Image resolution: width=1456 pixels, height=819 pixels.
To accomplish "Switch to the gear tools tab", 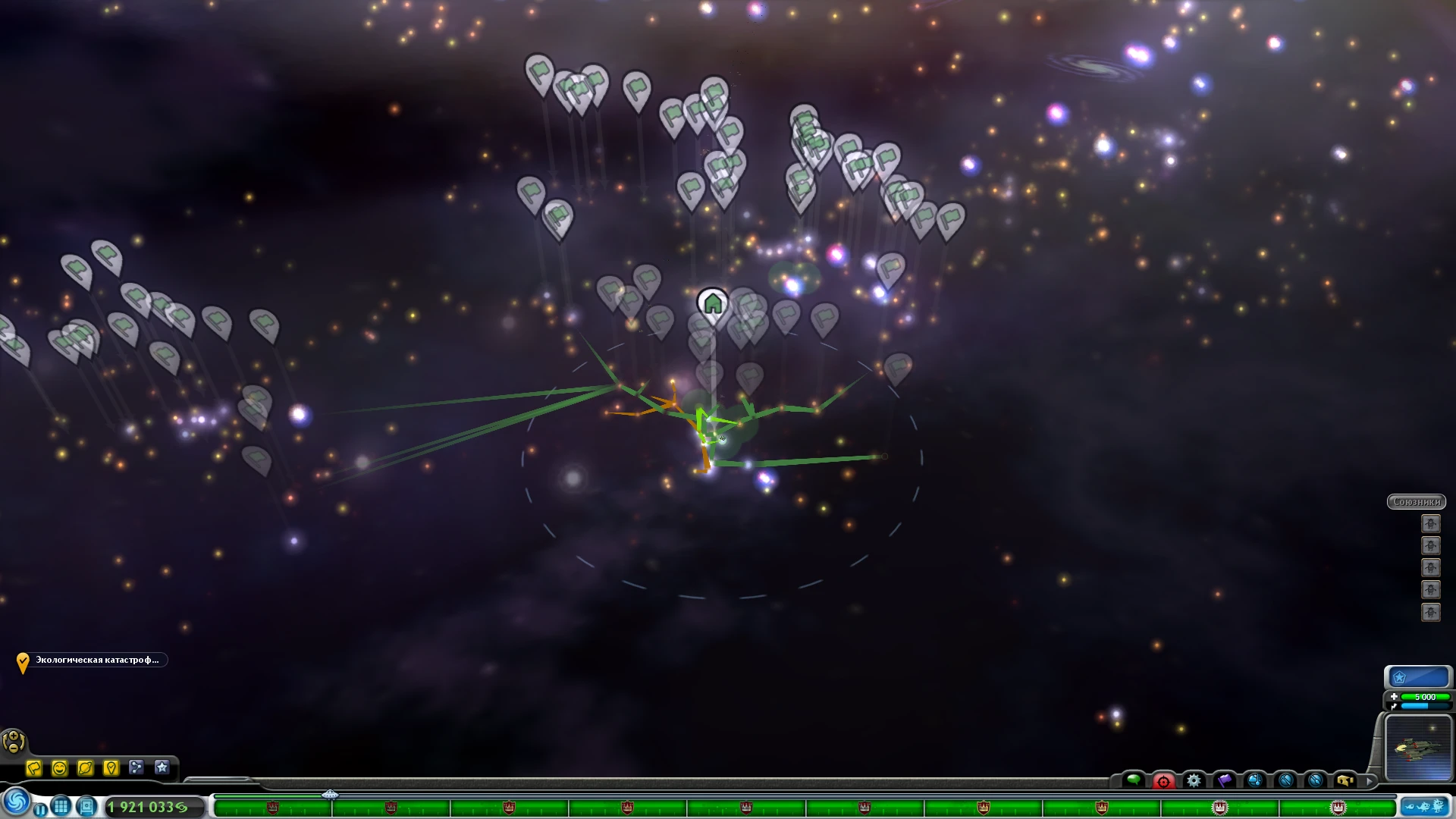I will click(1194, 781).
